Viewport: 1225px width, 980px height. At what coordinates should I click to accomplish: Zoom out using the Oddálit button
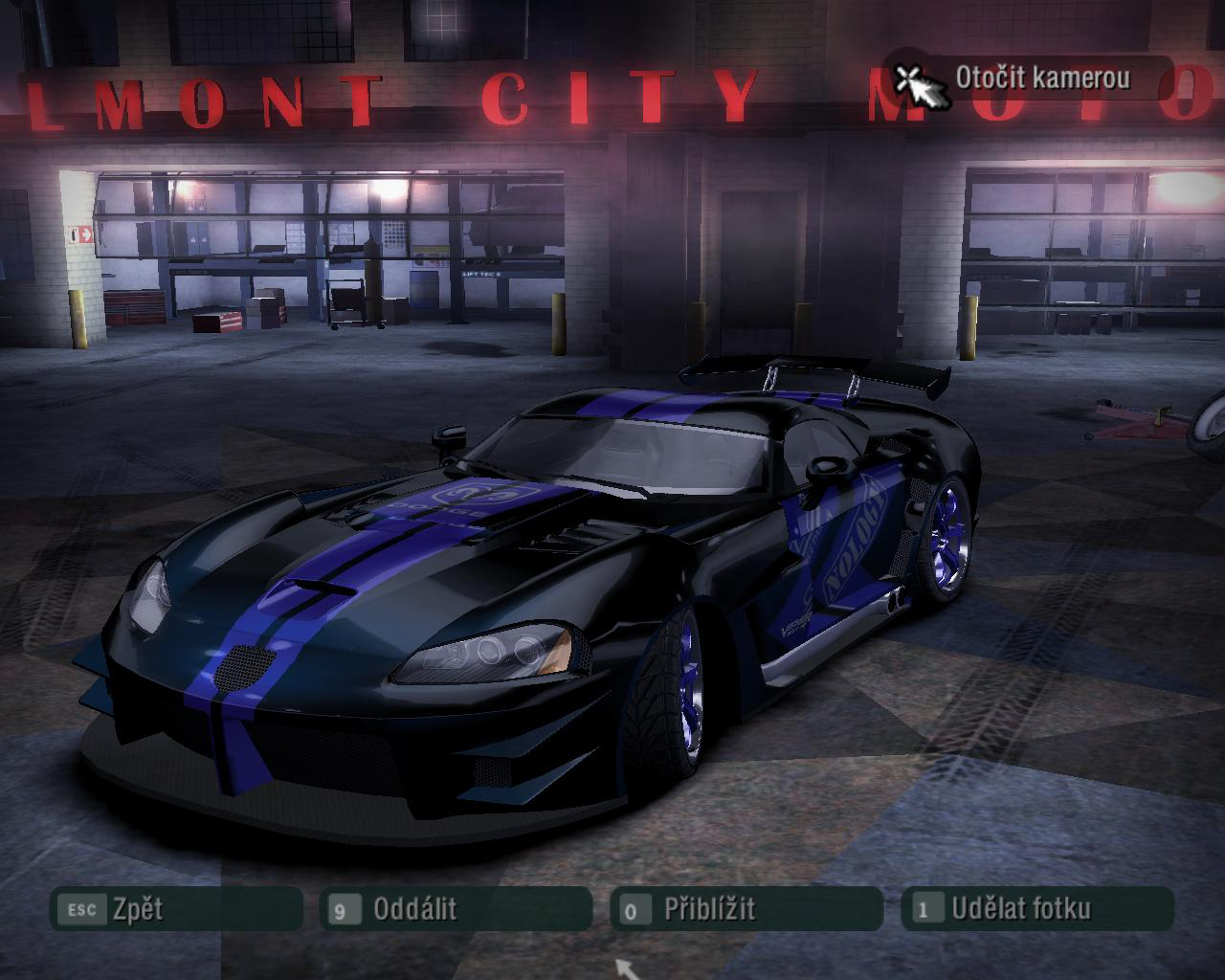[x=456, y=909]
